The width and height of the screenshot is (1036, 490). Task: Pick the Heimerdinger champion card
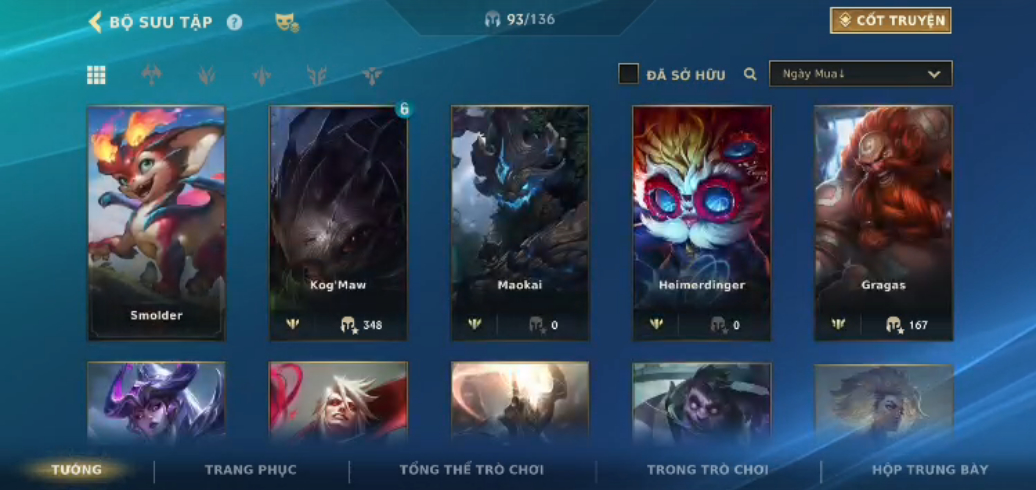(701, 222)
